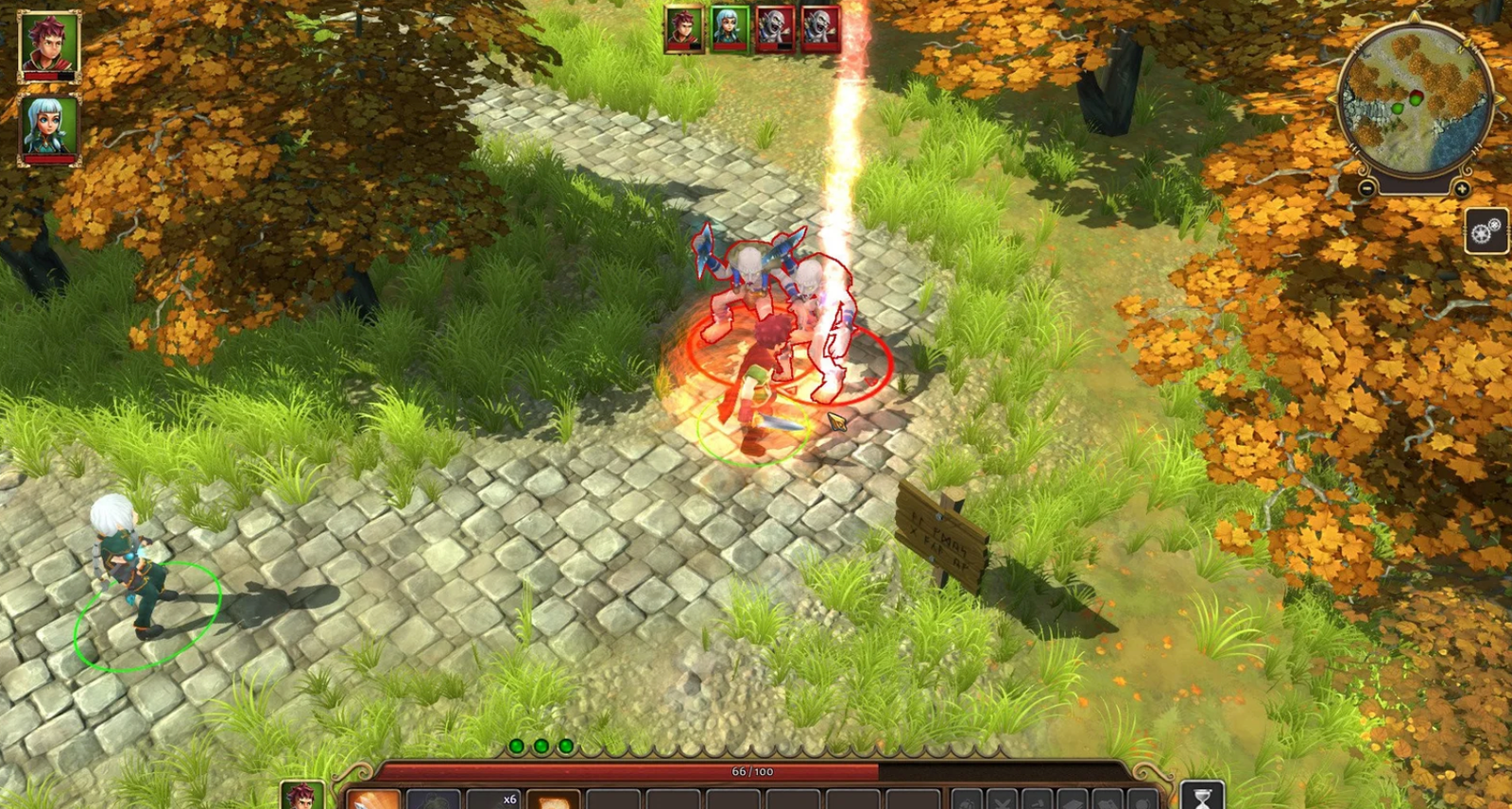Click the wooden signpost near the path
Viewport: 1512px width, 809px height.
click(x=941, y=539)
